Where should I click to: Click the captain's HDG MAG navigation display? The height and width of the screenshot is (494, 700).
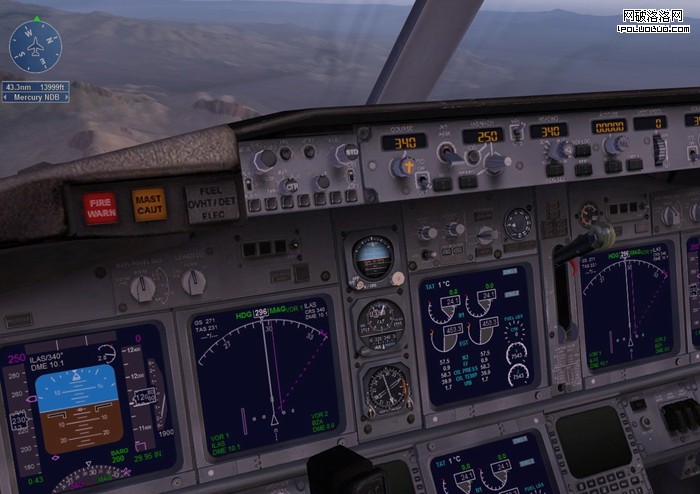(265, 375)
